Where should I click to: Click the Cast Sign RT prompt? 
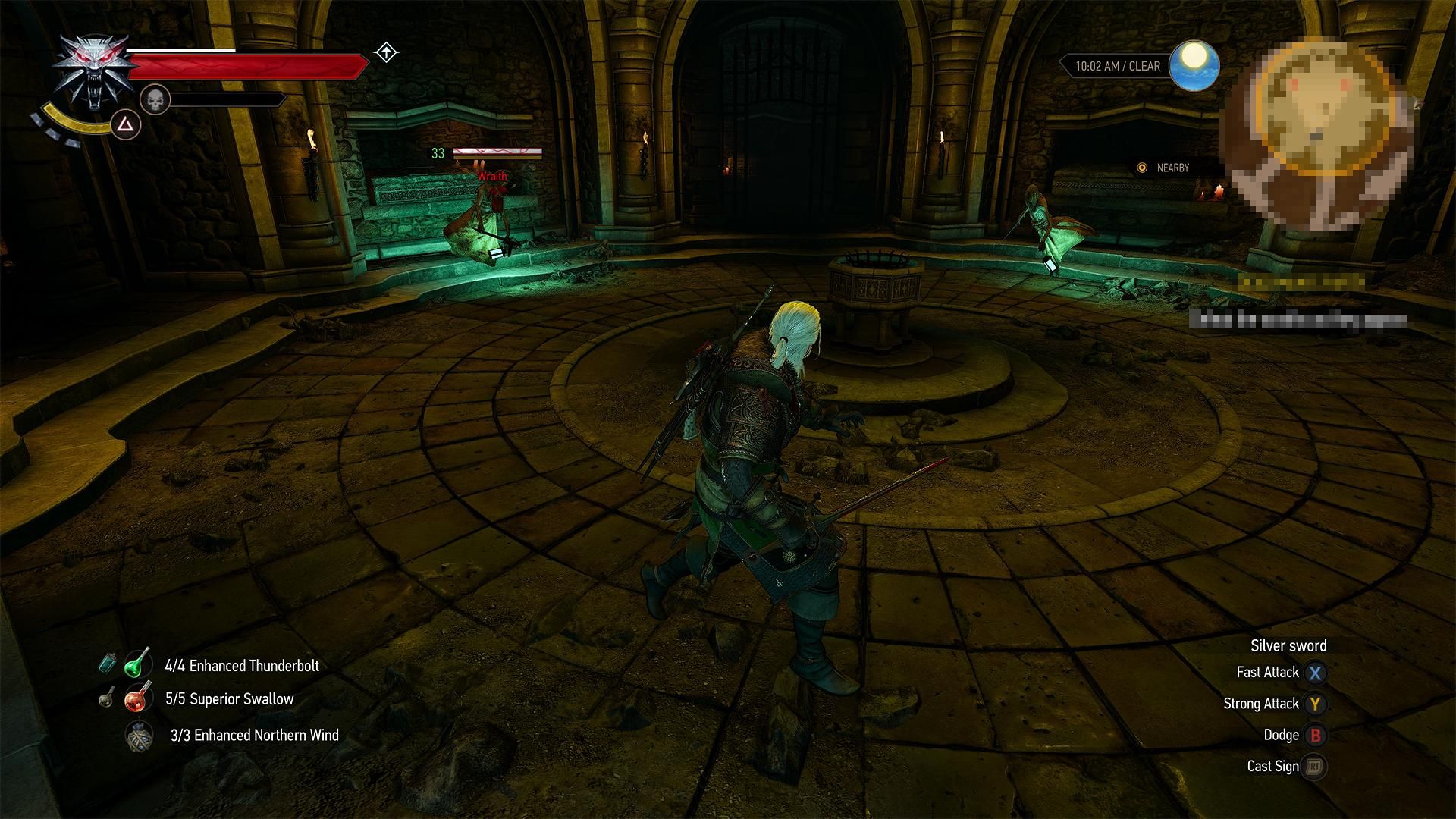tap(1315, 766)
